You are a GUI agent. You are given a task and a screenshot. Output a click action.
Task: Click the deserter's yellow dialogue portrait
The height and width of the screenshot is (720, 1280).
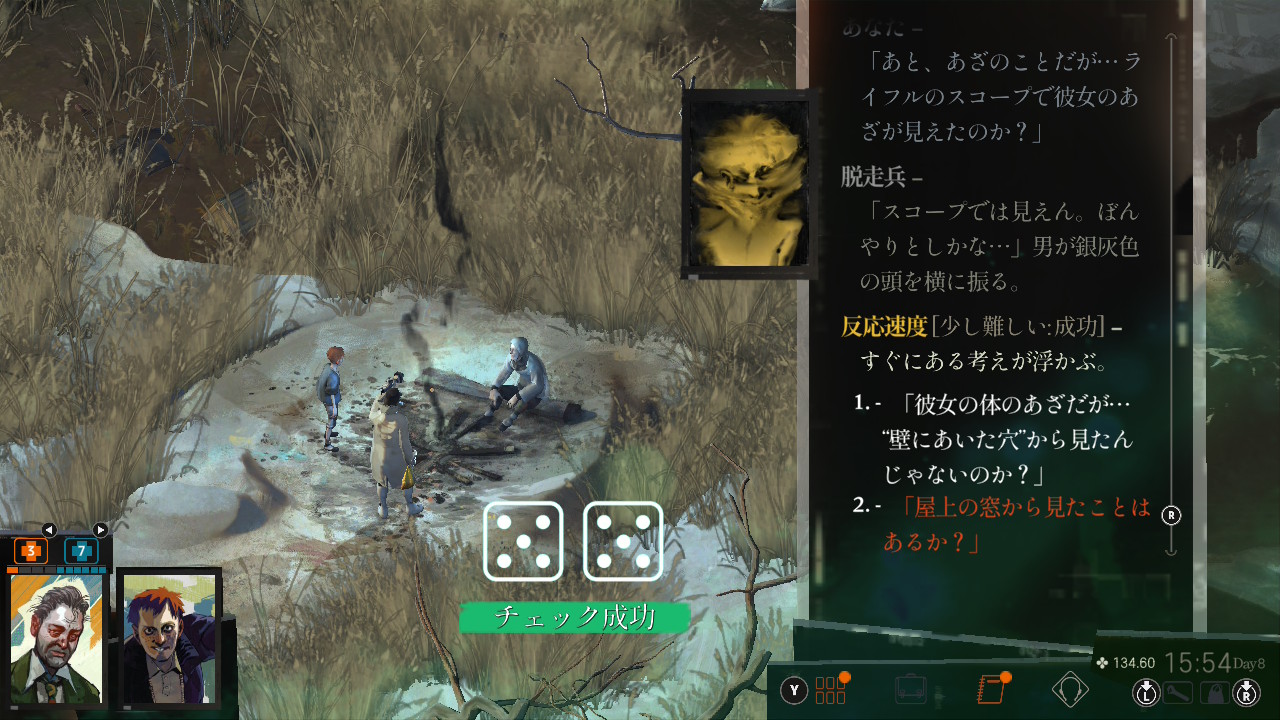coord(746,183)
